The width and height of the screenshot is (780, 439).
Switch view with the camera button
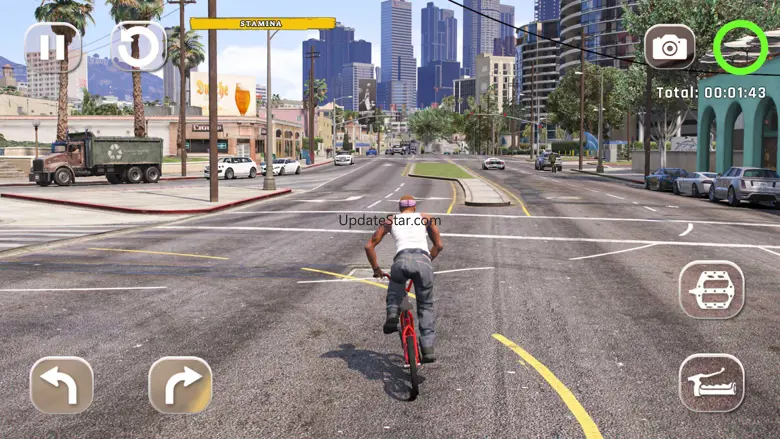click(x=669, y=47)
